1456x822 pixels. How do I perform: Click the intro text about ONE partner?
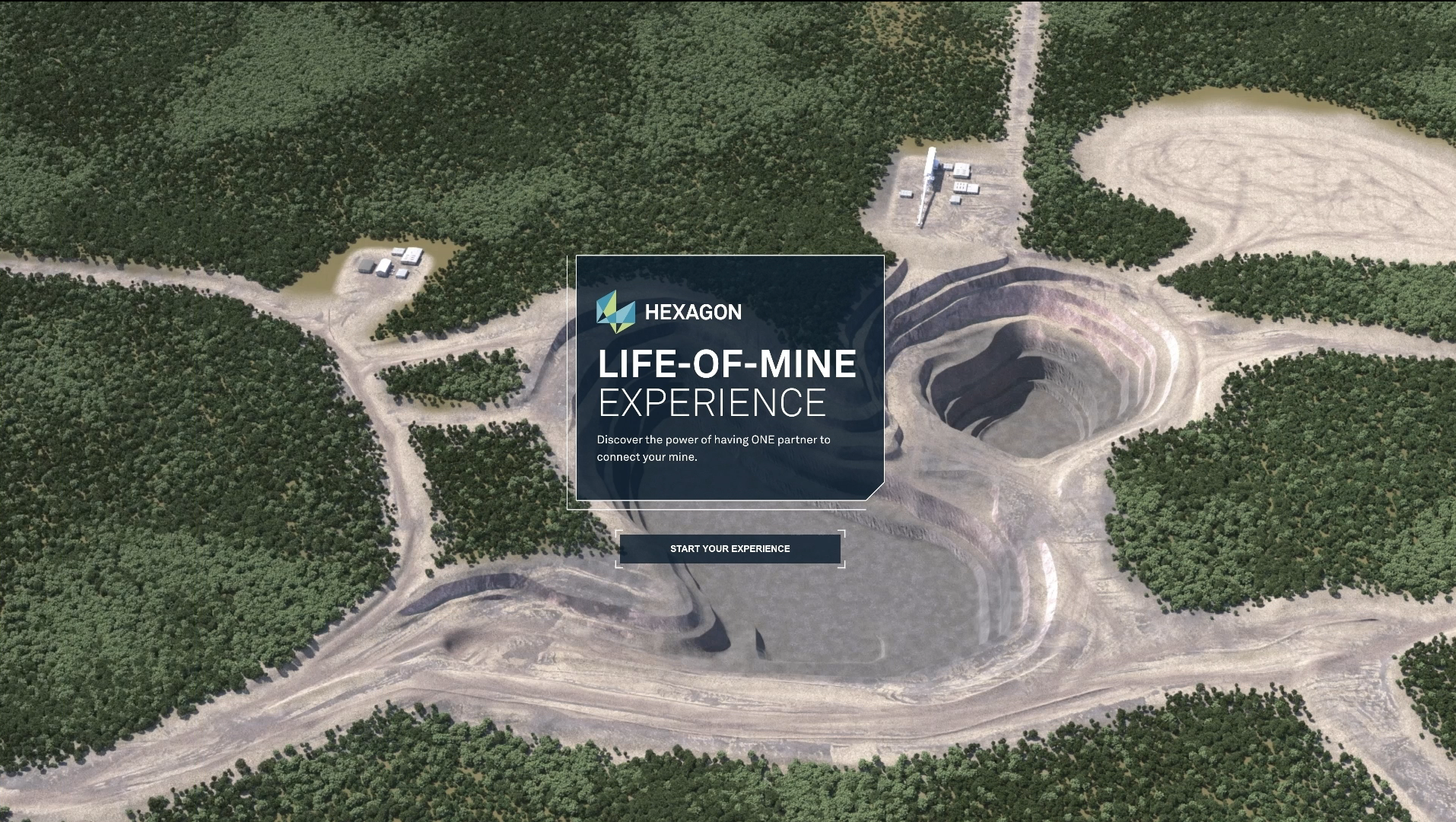[714, 448]
